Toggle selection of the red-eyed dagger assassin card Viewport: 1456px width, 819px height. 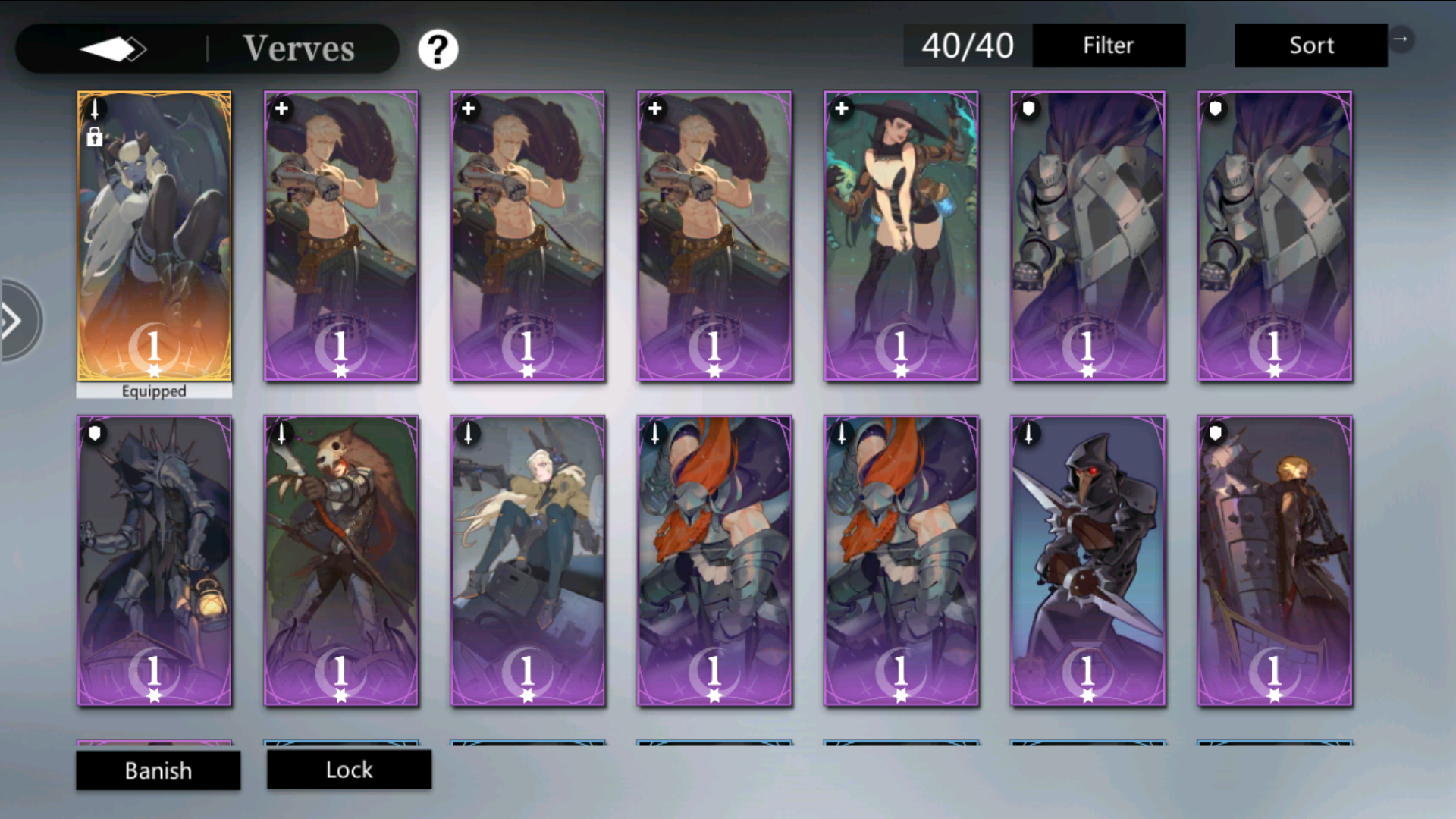click(x=1088, y=561)
